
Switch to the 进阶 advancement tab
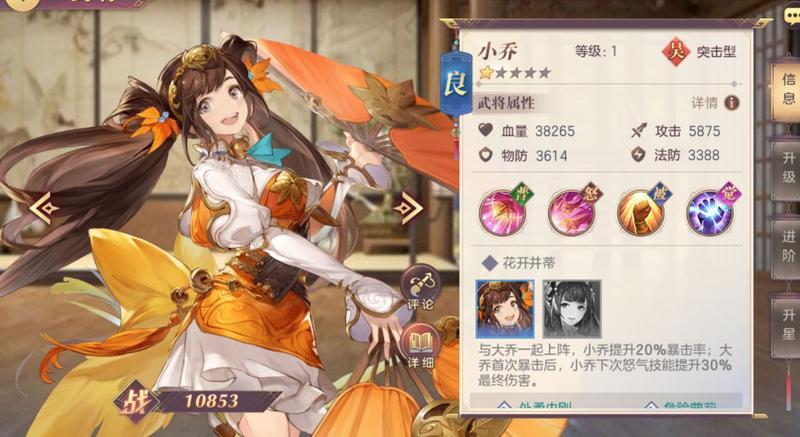click(788, 247)
